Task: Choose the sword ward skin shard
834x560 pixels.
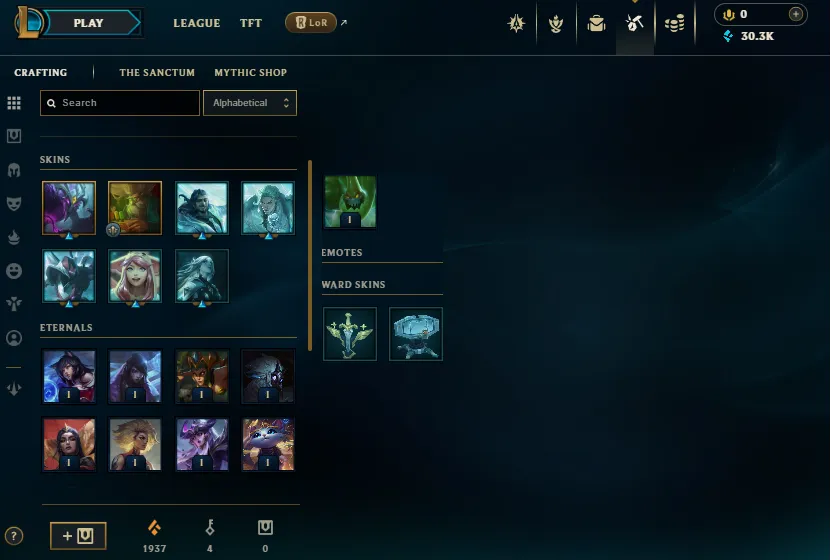Action: [350, 333]
